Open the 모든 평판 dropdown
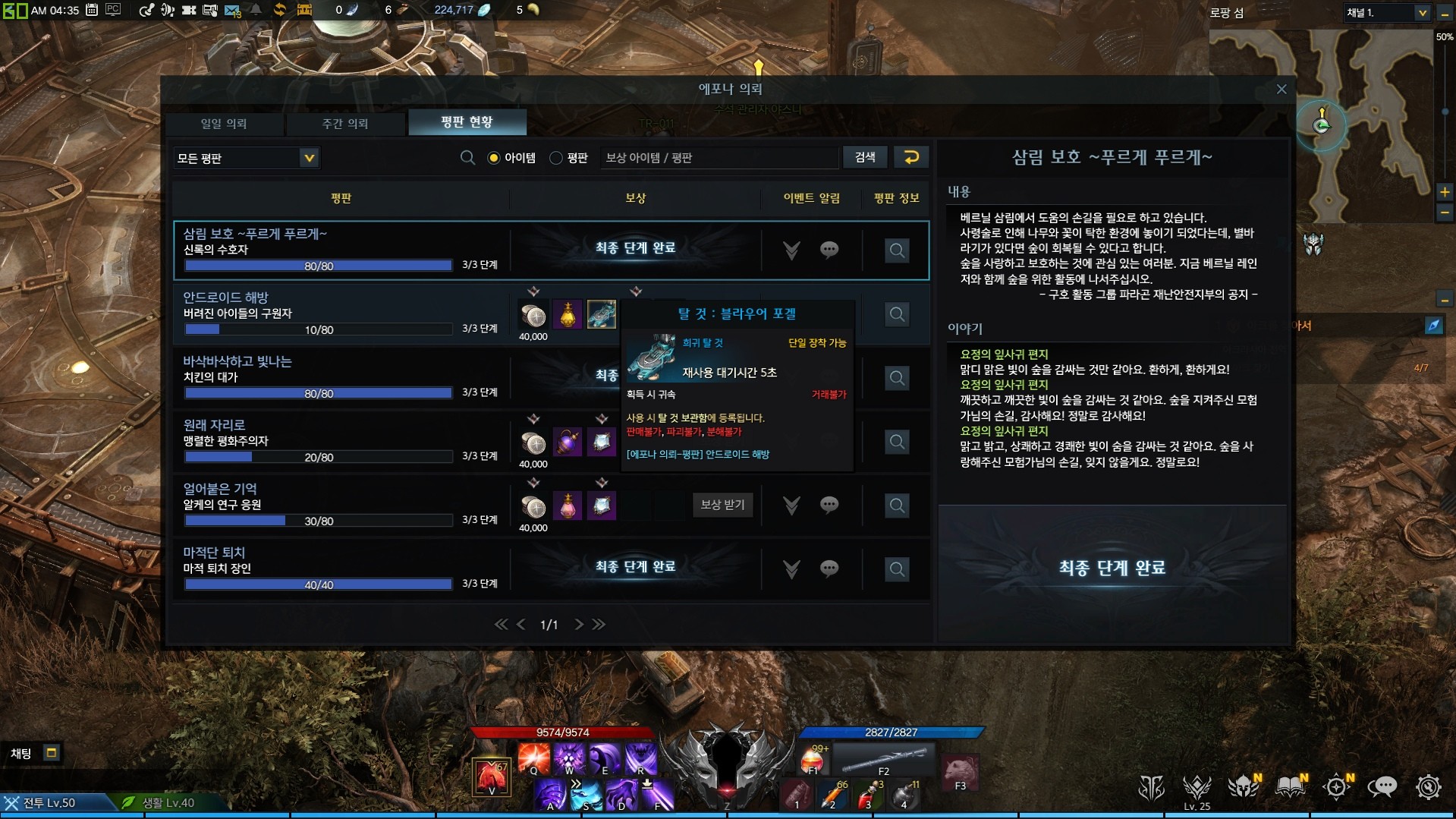The width and height of the screenshot is (1456, 819). click(308, 158)
